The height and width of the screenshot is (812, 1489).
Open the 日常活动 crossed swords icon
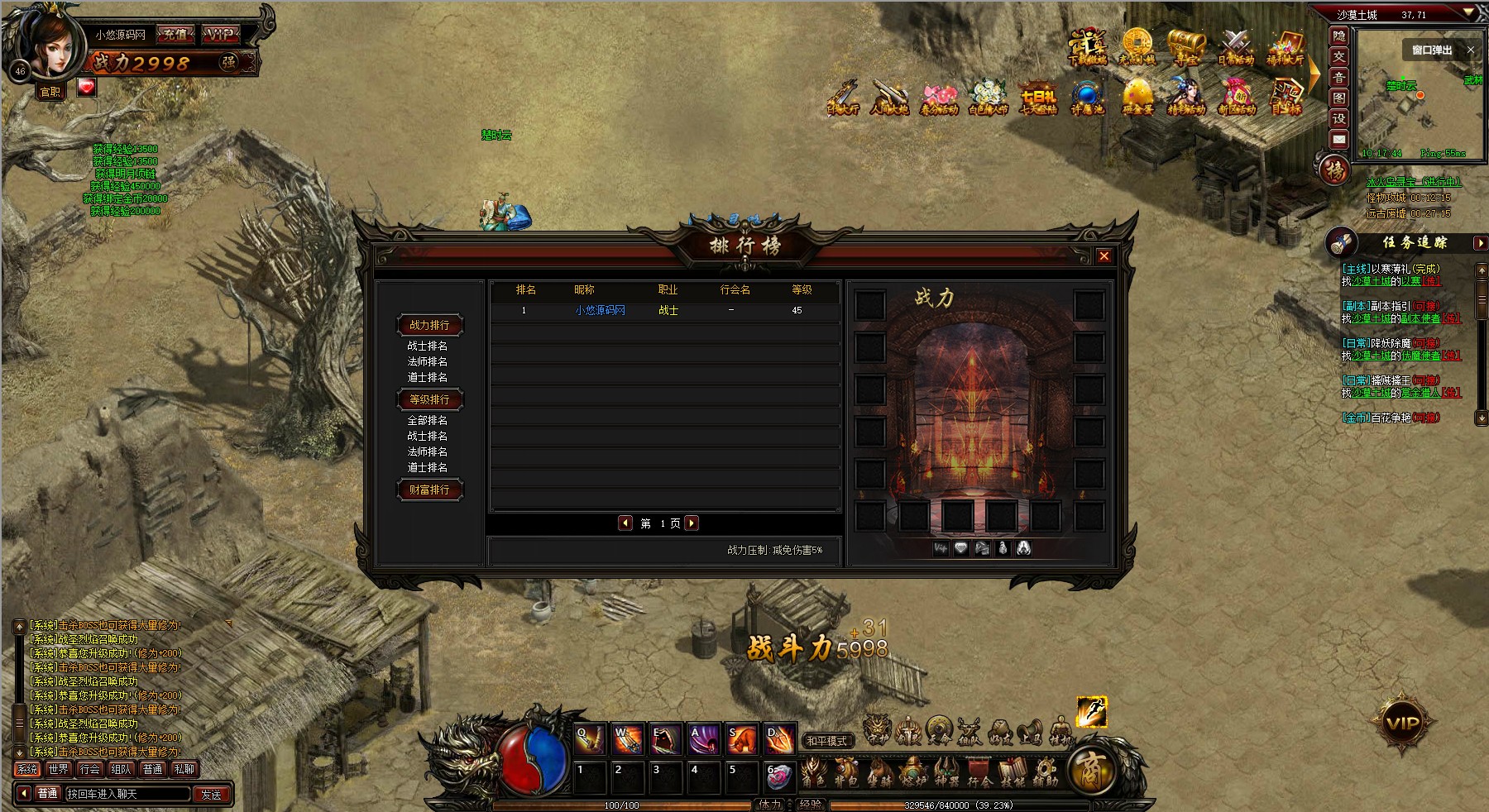[x=1236, y=45]
